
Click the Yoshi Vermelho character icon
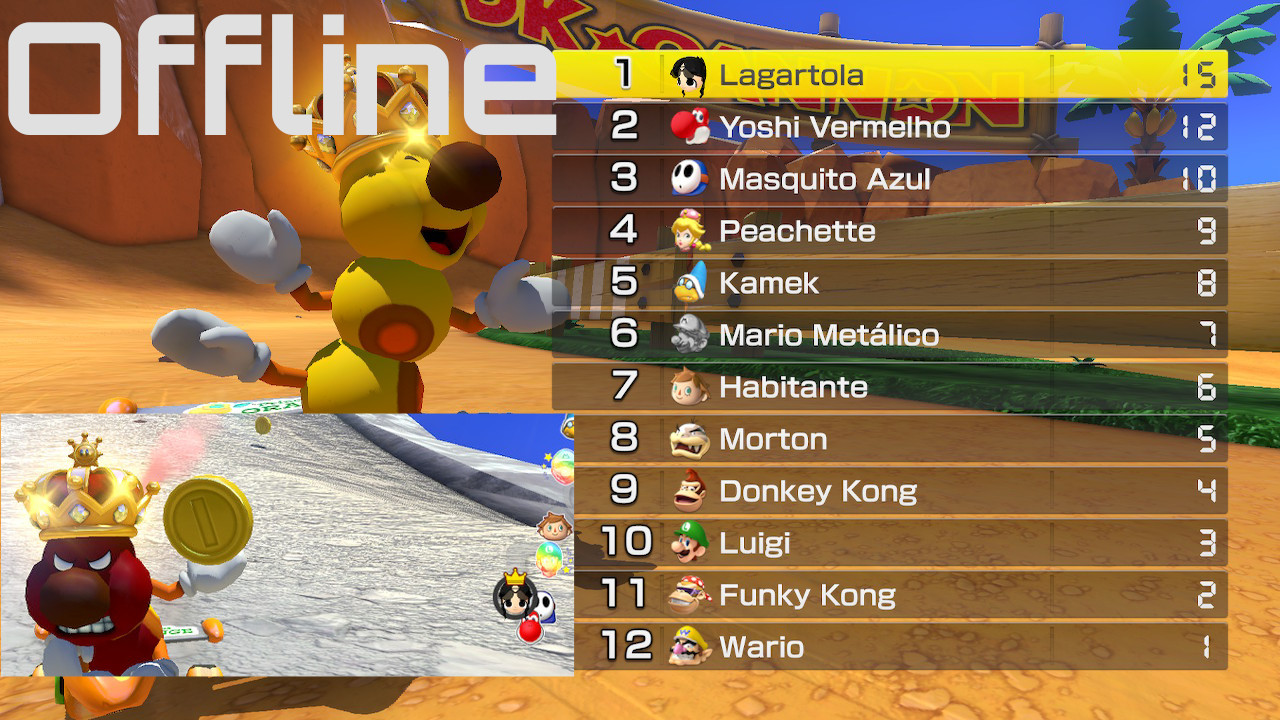click(x=691, y=128)
